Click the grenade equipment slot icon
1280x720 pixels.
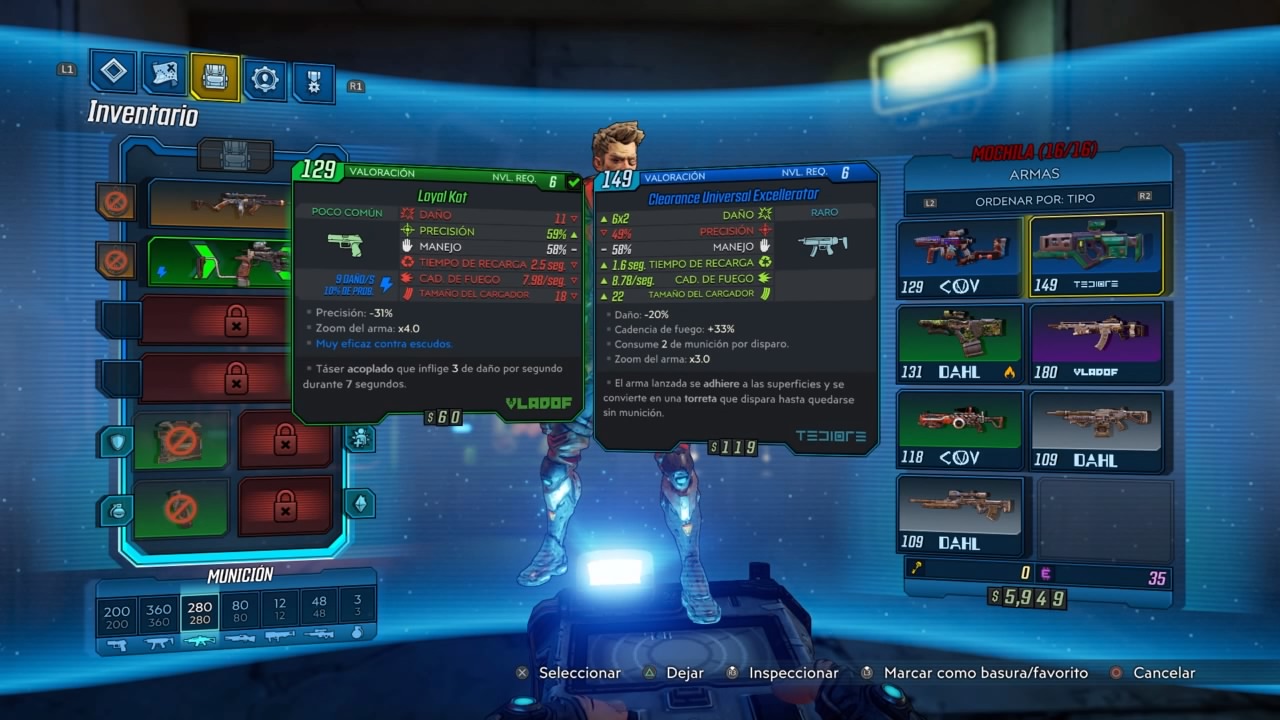coord(115,510)
